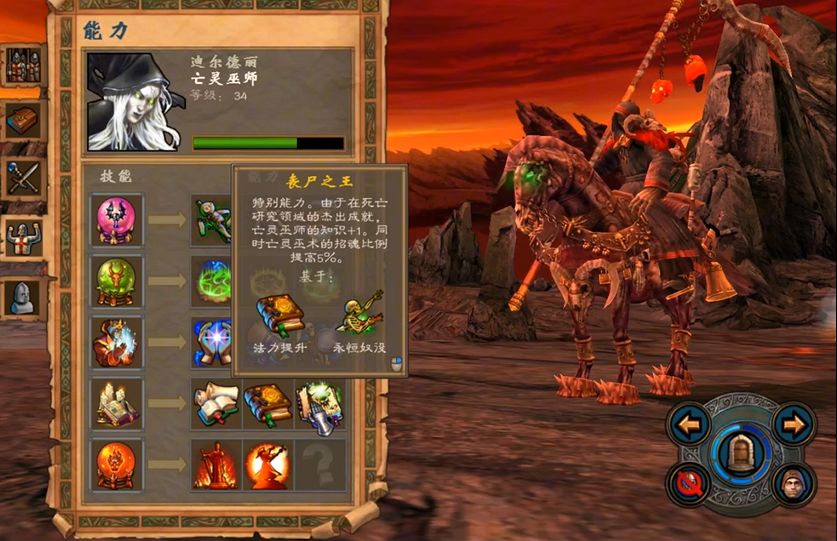
Task: Switch to the spellbook chest tab
Action: 22,121
